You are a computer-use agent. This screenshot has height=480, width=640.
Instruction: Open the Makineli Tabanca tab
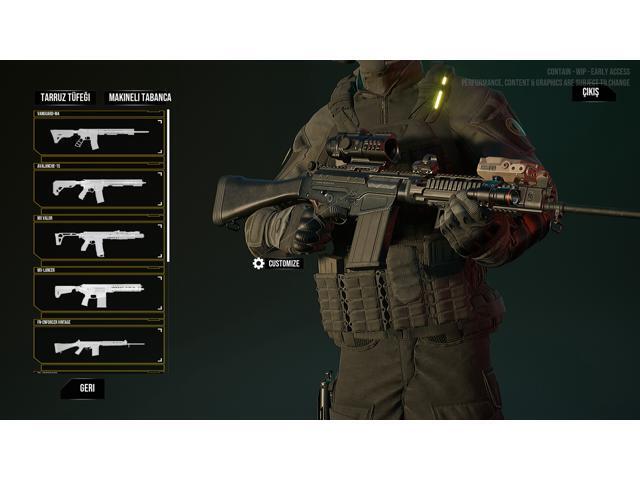point(139,97)
